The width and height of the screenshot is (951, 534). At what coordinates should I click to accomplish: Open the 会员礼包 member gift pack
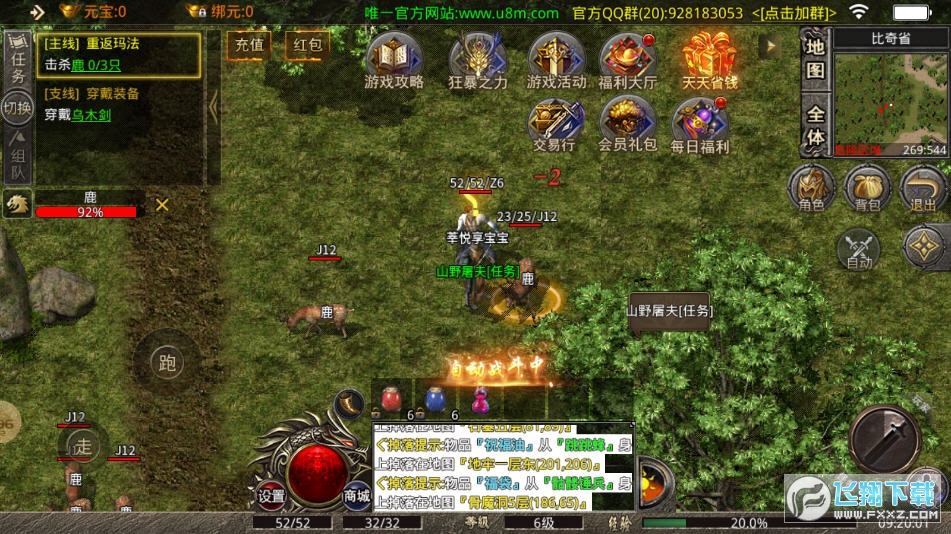[627, 124]
